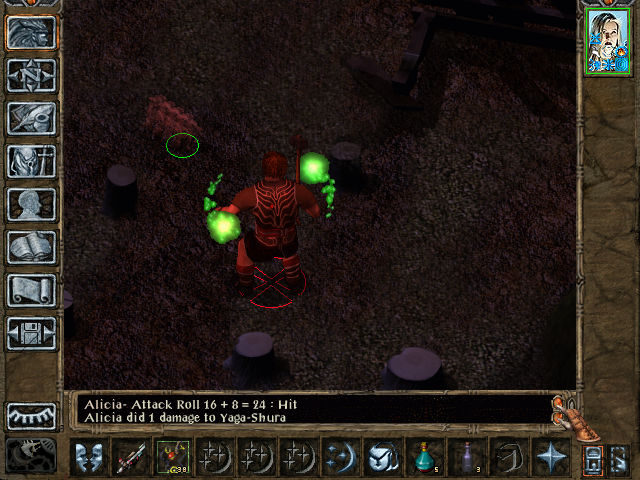Open the priest scroll
The height and width of the screenshot is (480, 640).
[x=31, y=290]
